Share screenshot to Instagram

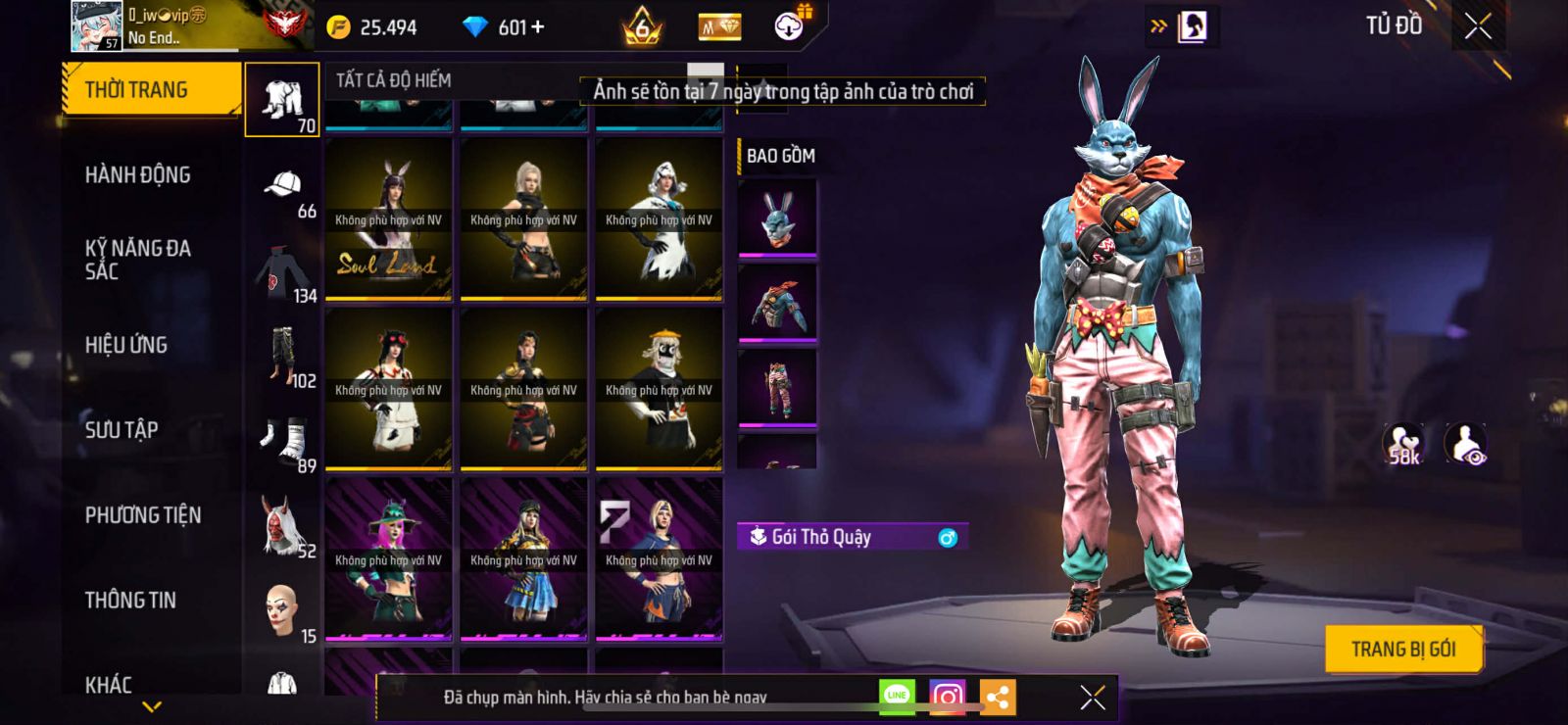tap(947, 697)
